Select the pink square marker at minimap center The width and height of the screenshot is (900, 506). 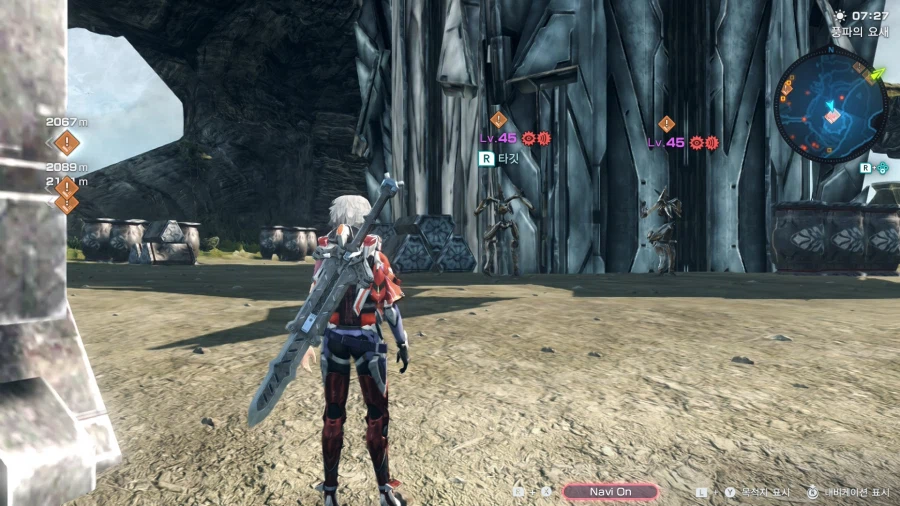[832, 117]
